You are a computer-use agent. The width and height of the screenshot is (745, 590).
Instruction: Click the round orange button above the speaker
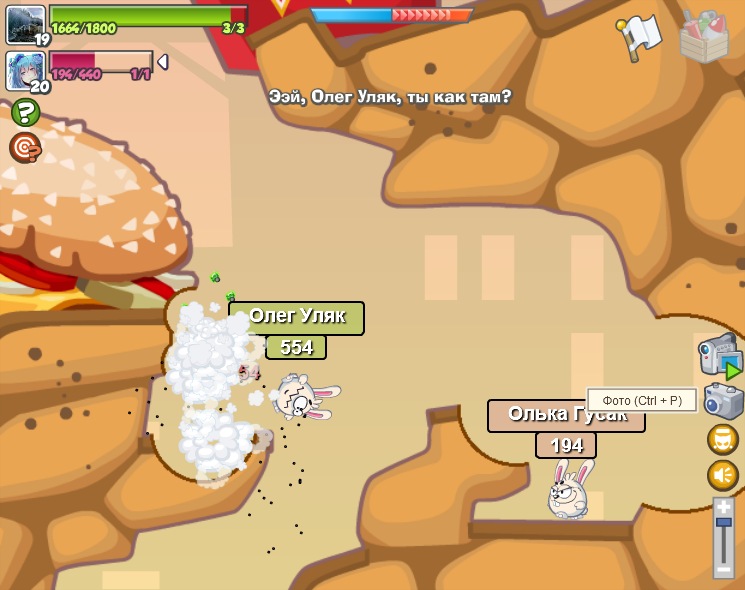click(723, 439)
